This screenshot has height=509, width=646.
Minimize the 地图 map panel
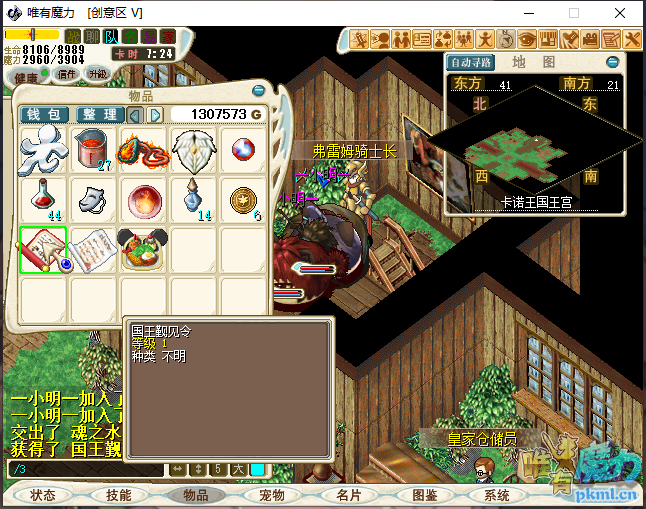click(x=612, y=62)
